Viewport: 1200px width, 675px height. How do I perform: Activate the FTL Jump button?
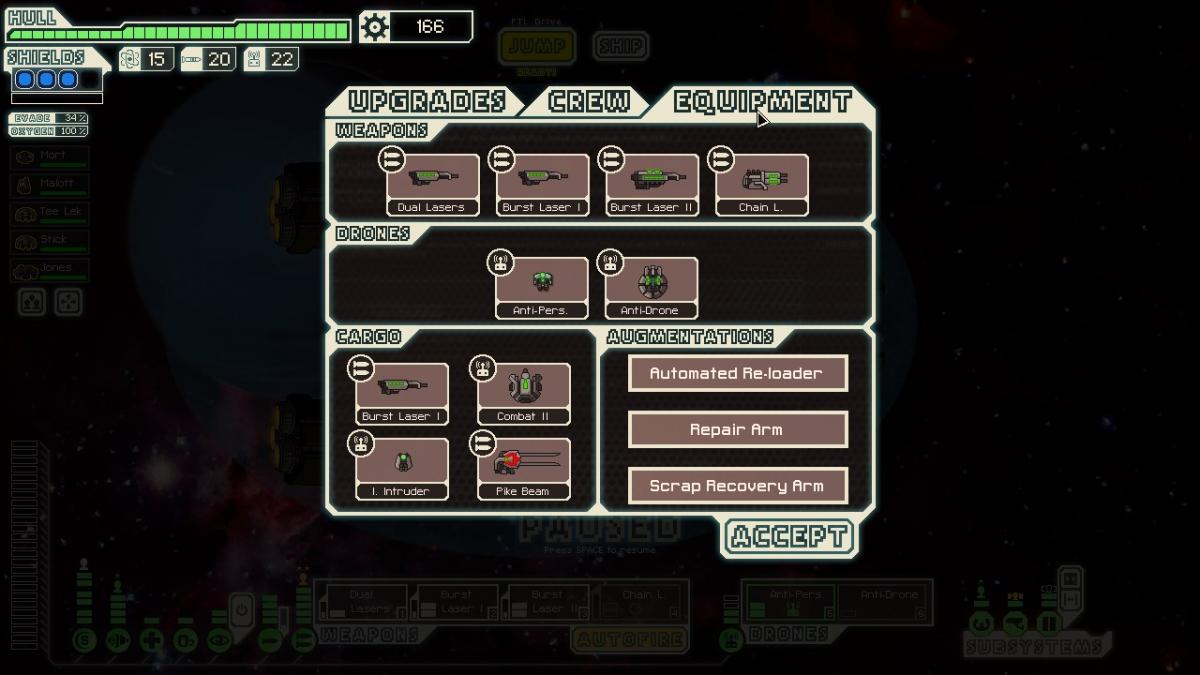537,46
